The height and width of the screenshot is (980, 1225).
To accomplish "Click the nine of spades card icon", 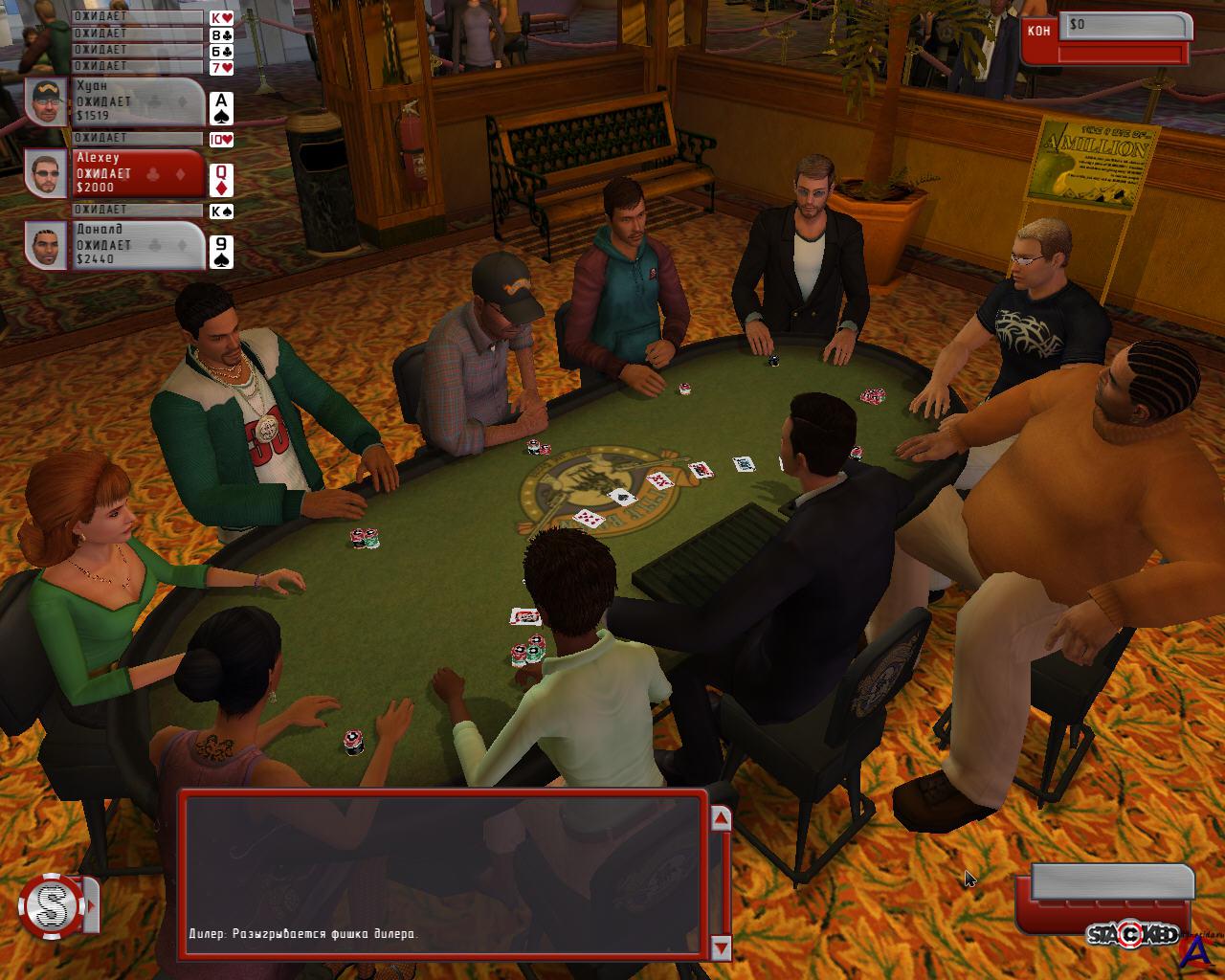I will click(x=221, y=252).
